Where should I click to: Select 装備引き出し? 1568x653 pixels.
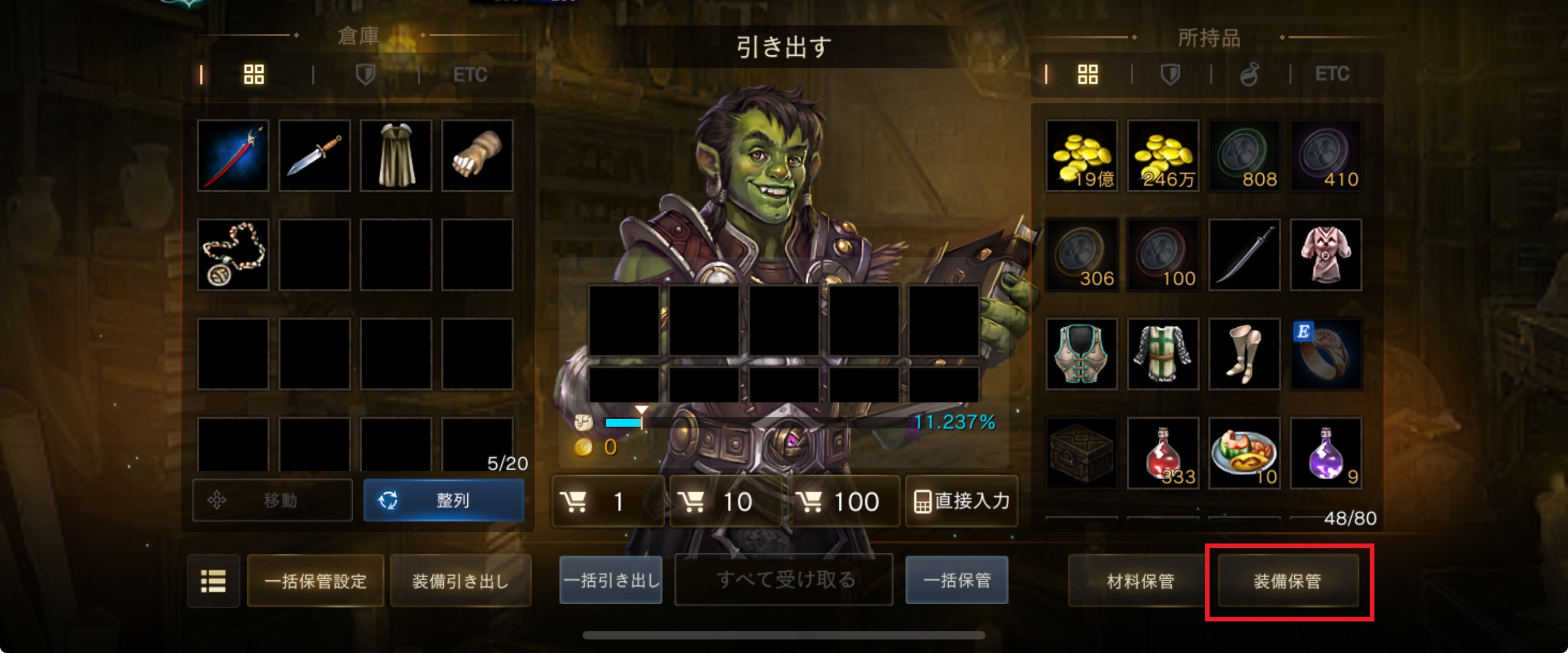coord(460,581)
